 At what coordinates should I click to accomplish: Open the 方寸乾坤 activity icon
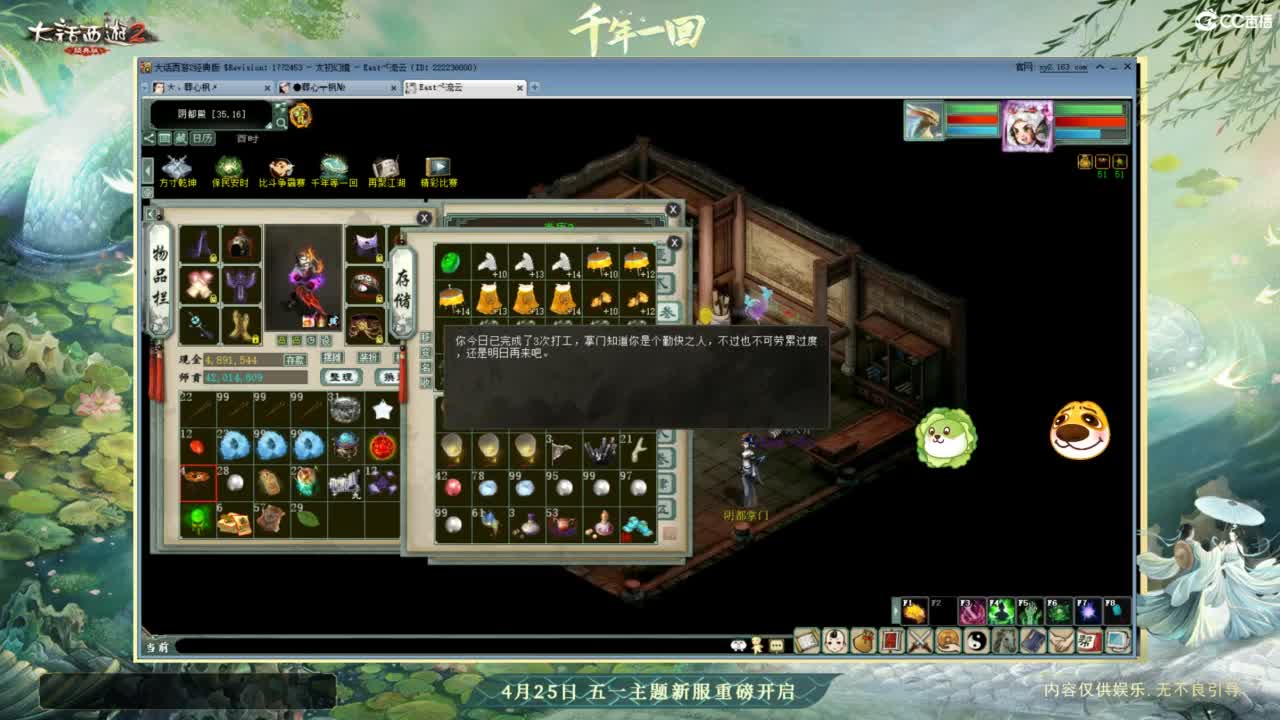[x=177, y=165]
